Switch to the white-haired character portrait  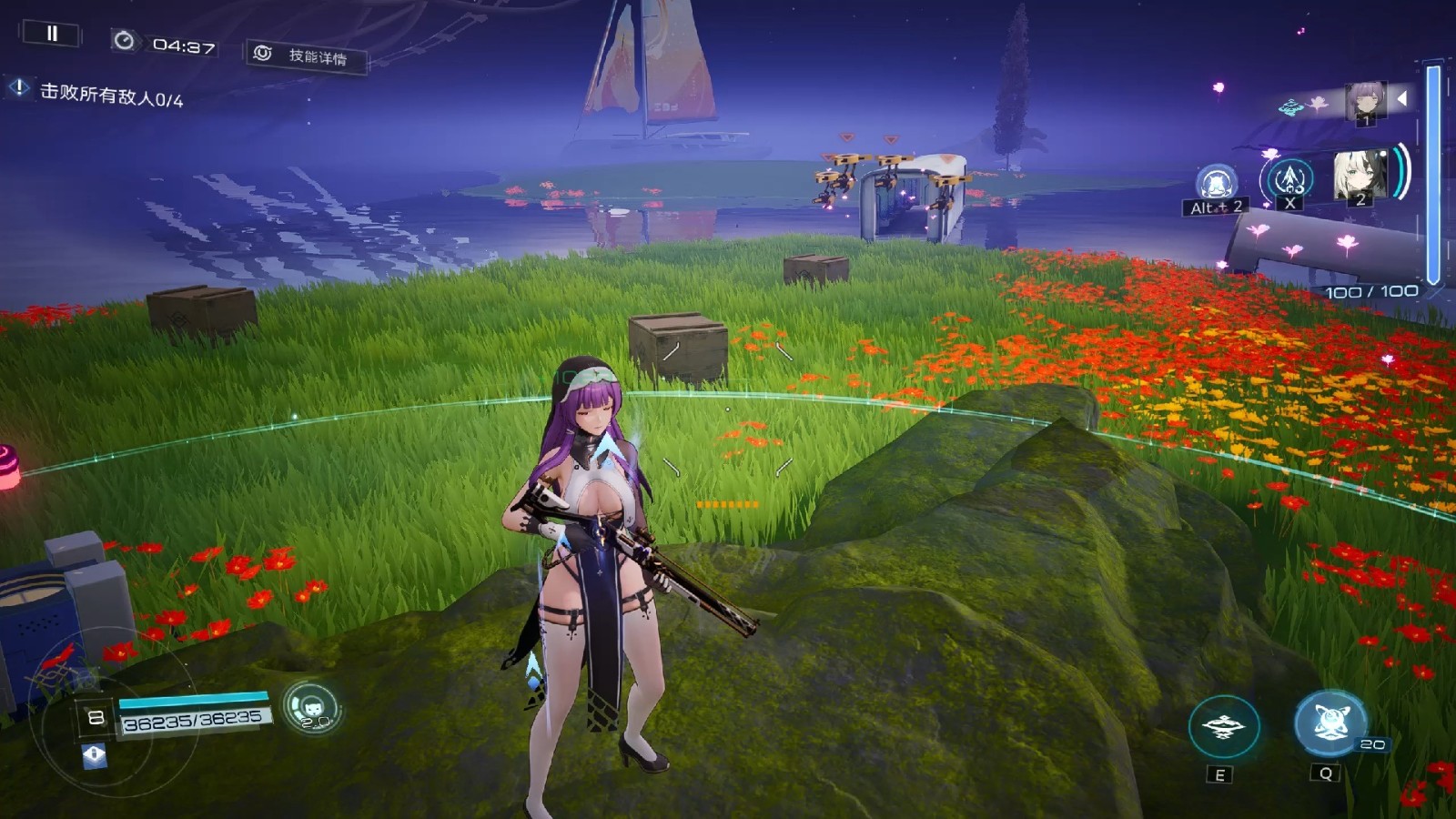[x=1360, y=176]
